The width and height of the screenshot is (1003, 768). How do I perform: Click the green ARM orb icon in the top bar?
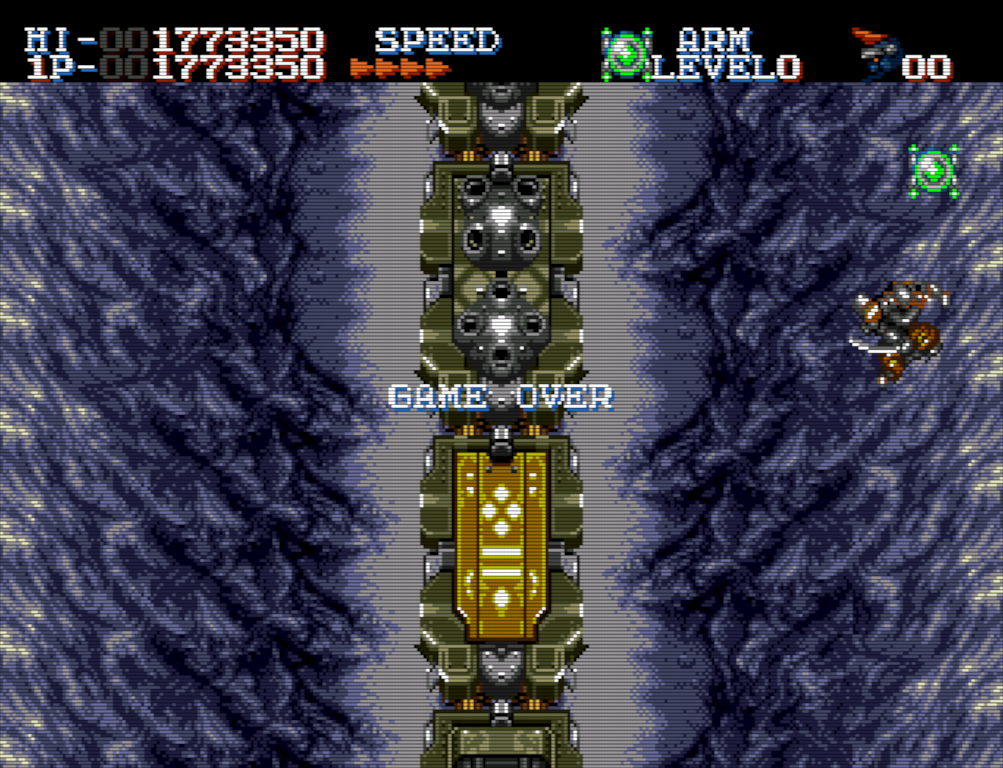tap(626, 53)
